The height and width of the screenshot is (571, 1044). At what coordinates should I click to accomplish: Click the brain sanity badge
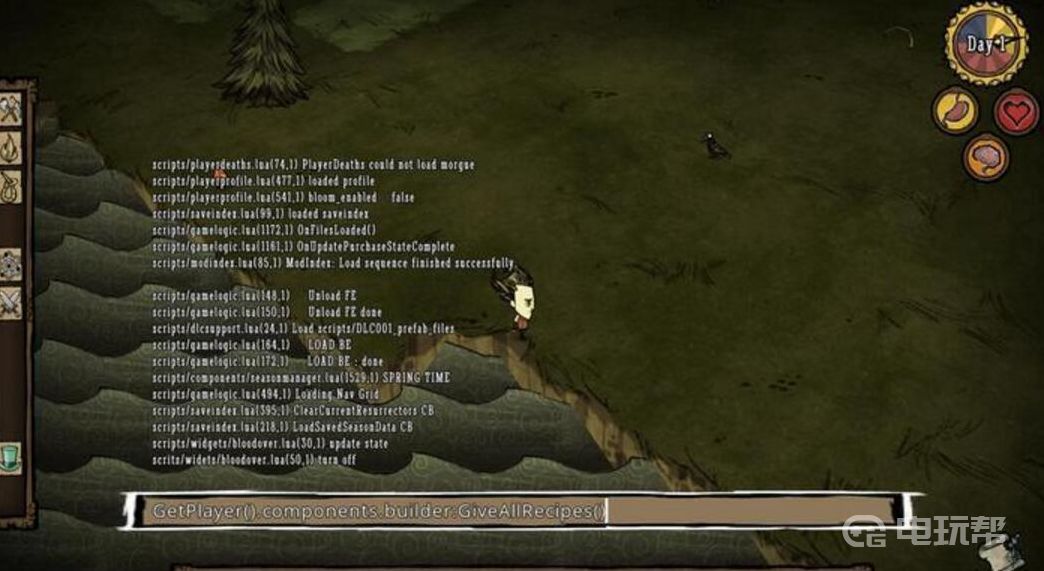[x=986, y=158]
